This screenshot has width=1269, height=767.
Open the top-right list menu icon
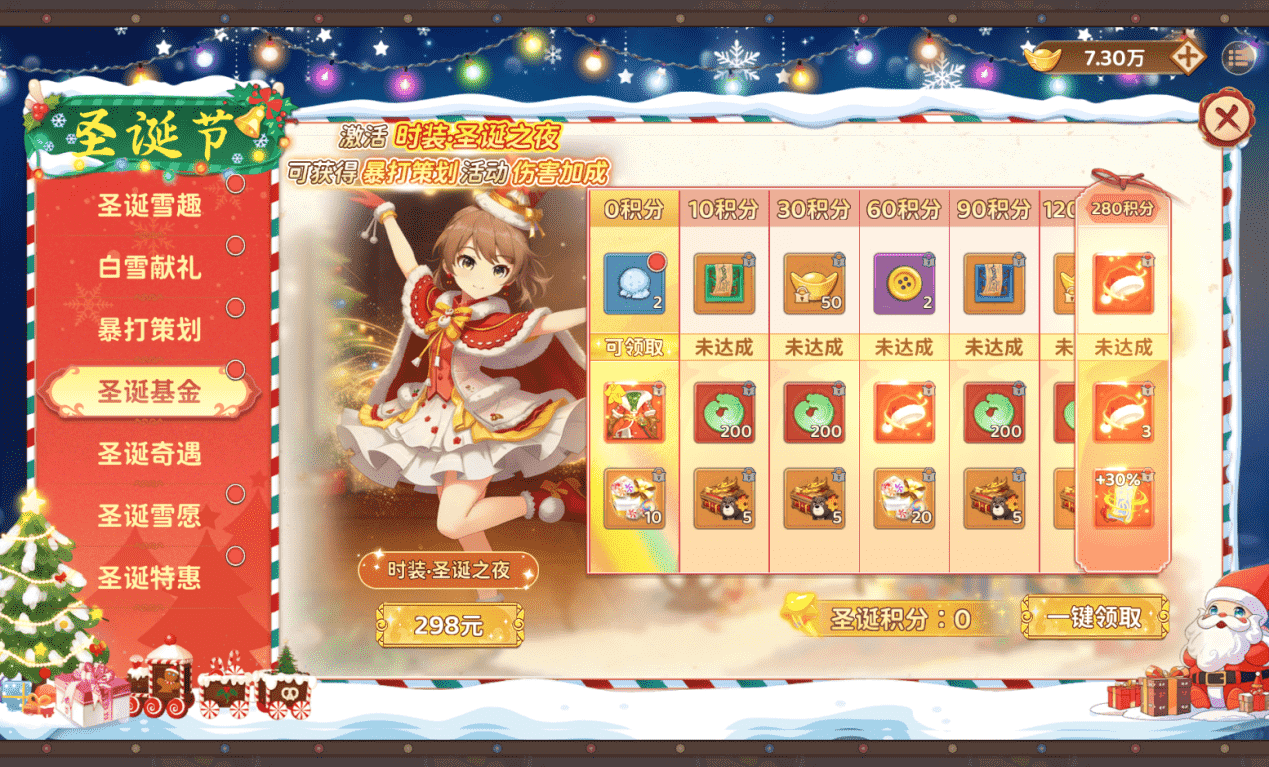pos(1237,57)
